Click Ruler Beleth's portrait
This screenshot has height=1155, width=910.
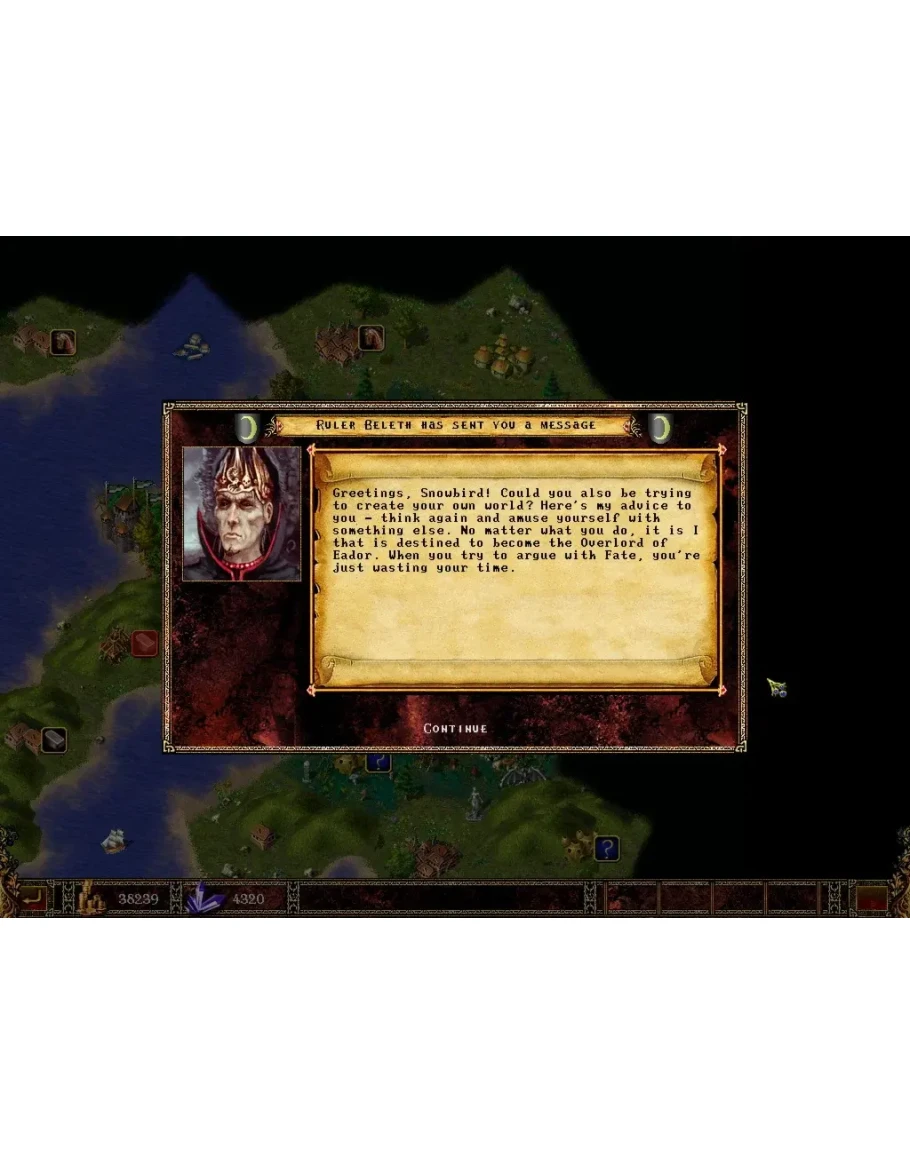tap(242, 514)
